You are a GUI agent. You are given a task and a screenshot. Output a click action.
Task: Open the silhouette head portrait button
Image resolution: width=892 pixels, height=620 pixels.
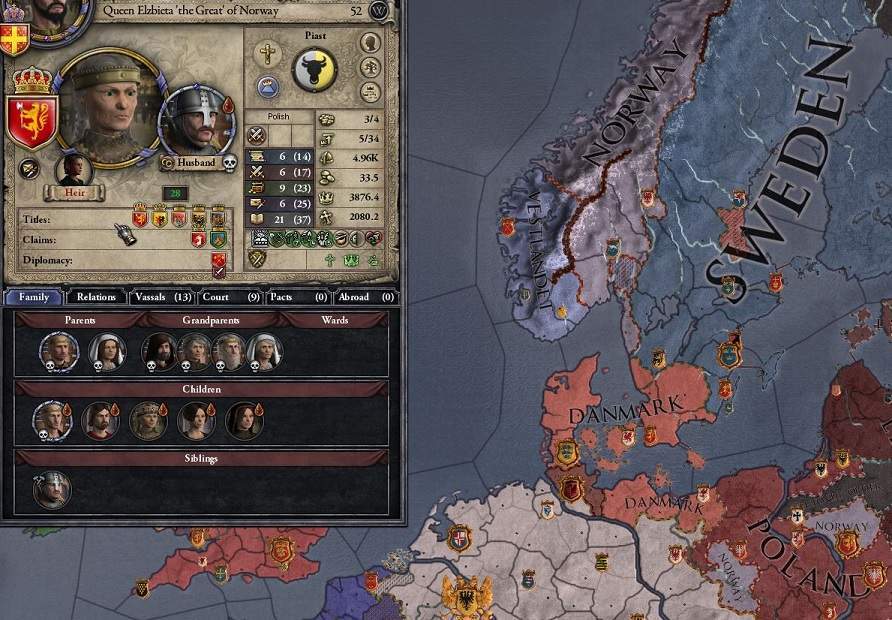pyautogui.click(x=370, y=43)
